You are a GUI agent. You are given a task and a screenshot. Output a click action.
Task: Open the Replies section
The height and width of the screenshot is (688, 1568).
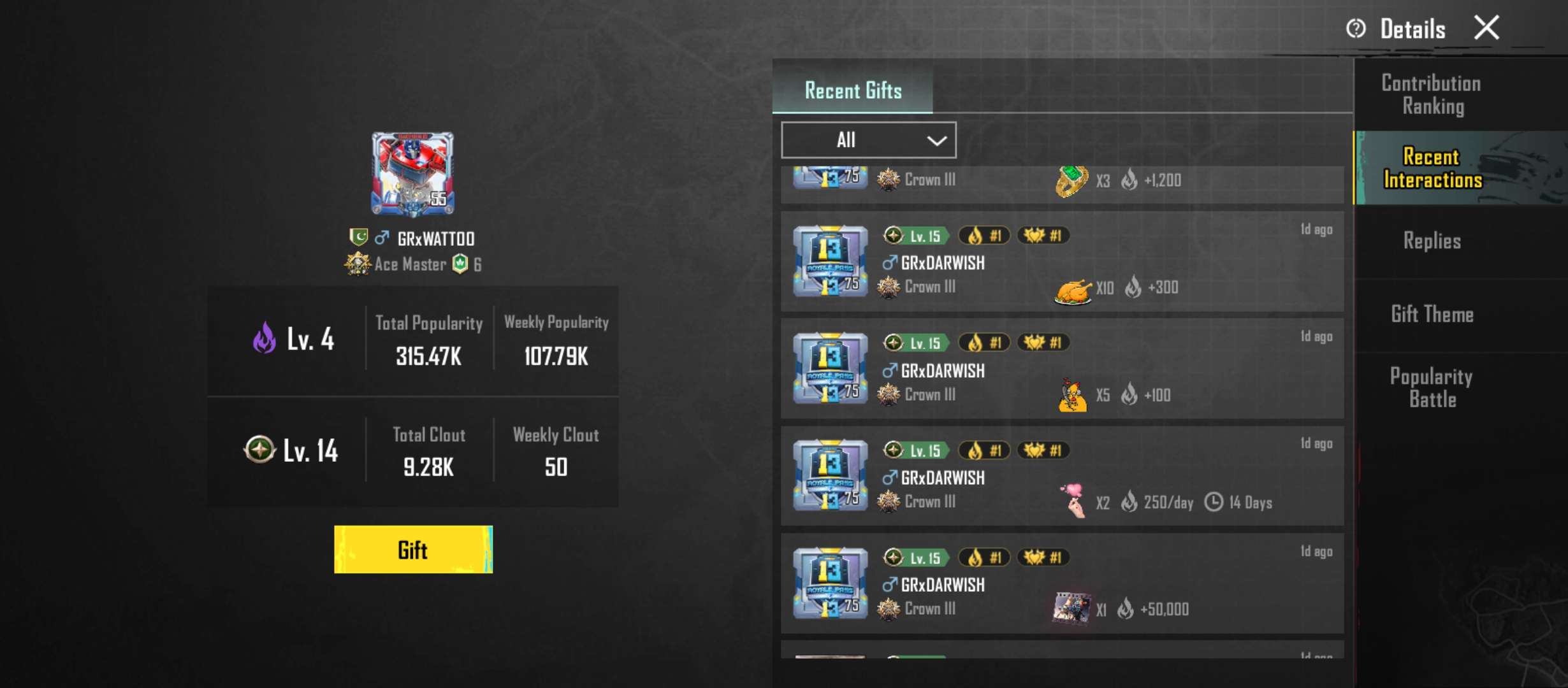coord(1432,241)
